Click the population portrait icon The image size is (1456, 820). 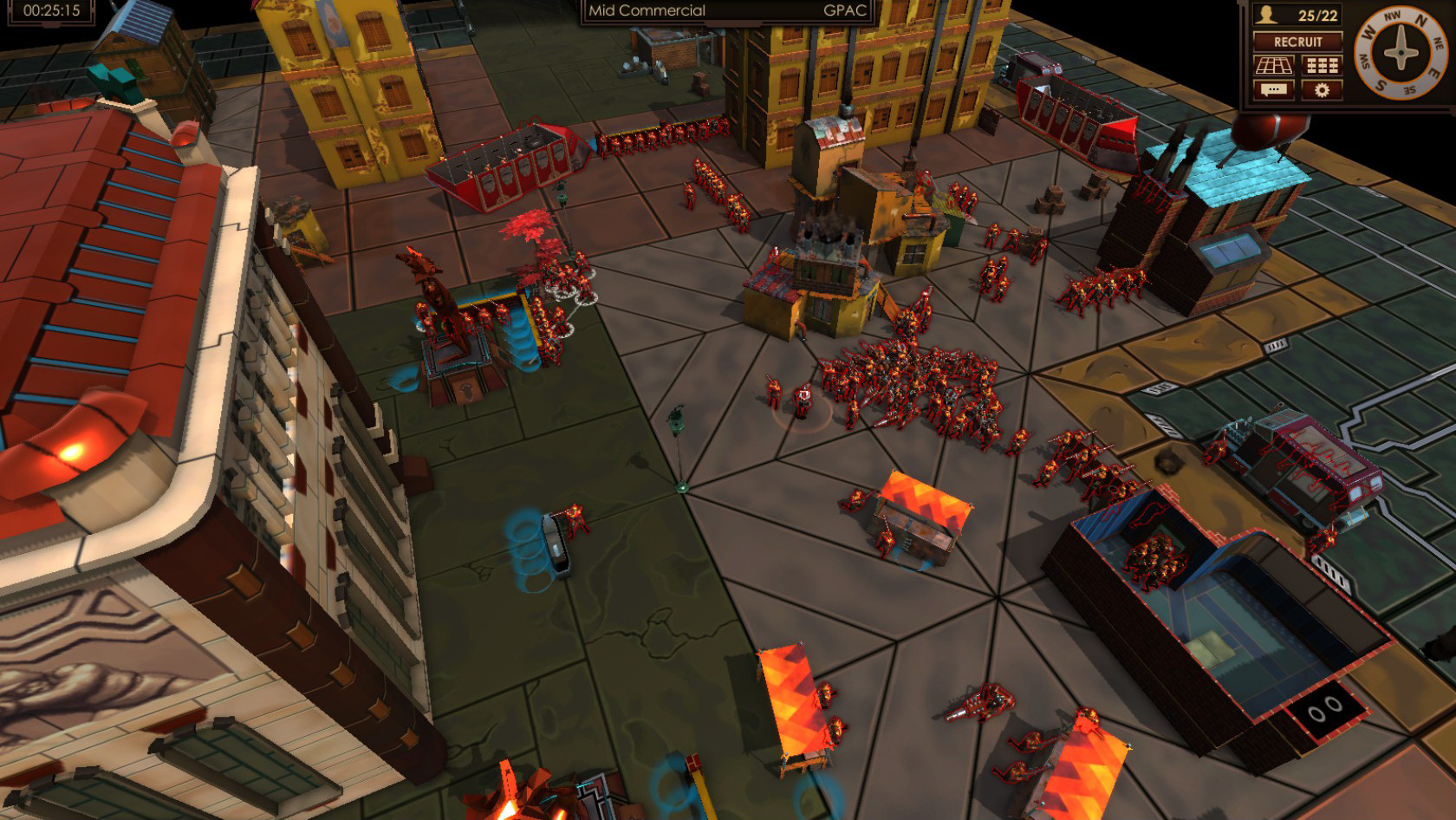[x=1264, y=15]
